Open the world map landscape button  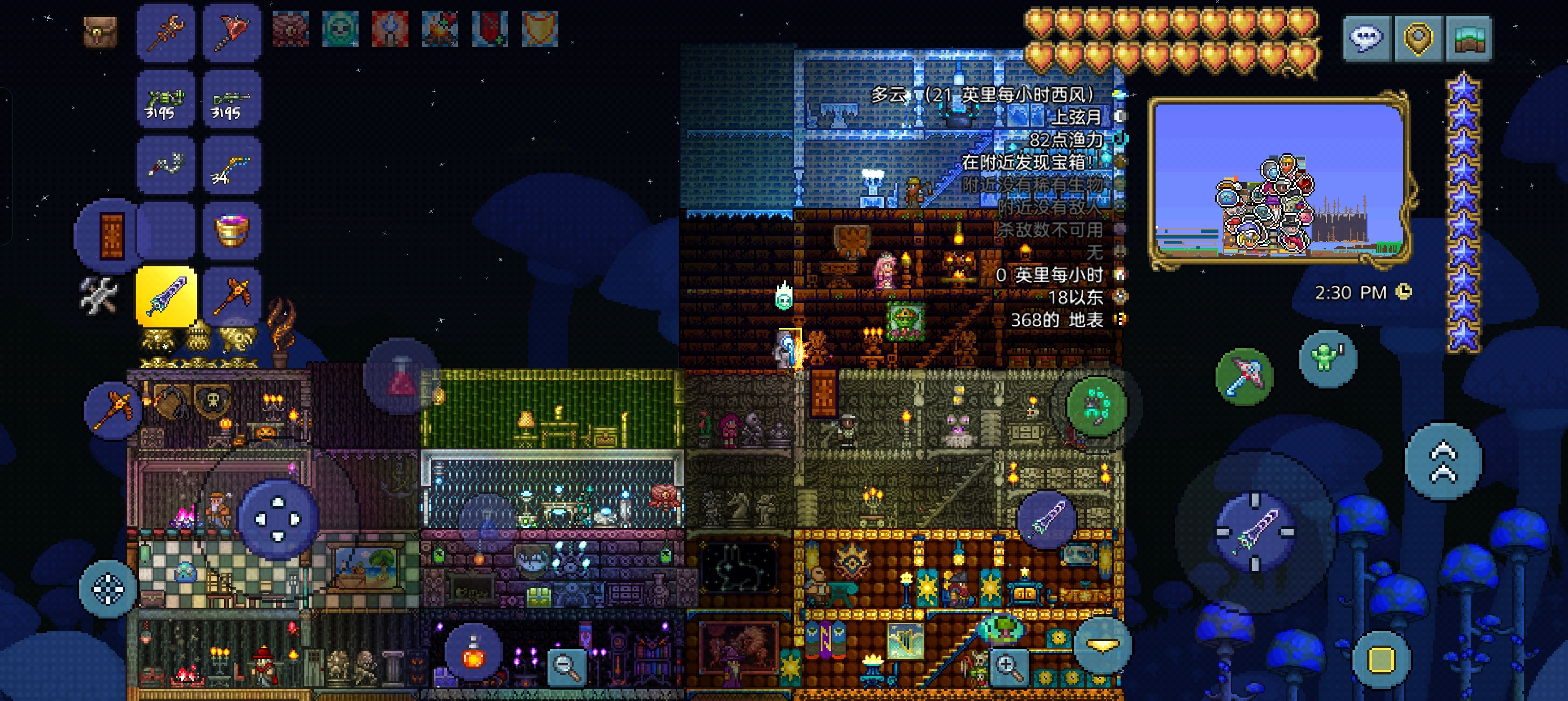[1468, 38]
